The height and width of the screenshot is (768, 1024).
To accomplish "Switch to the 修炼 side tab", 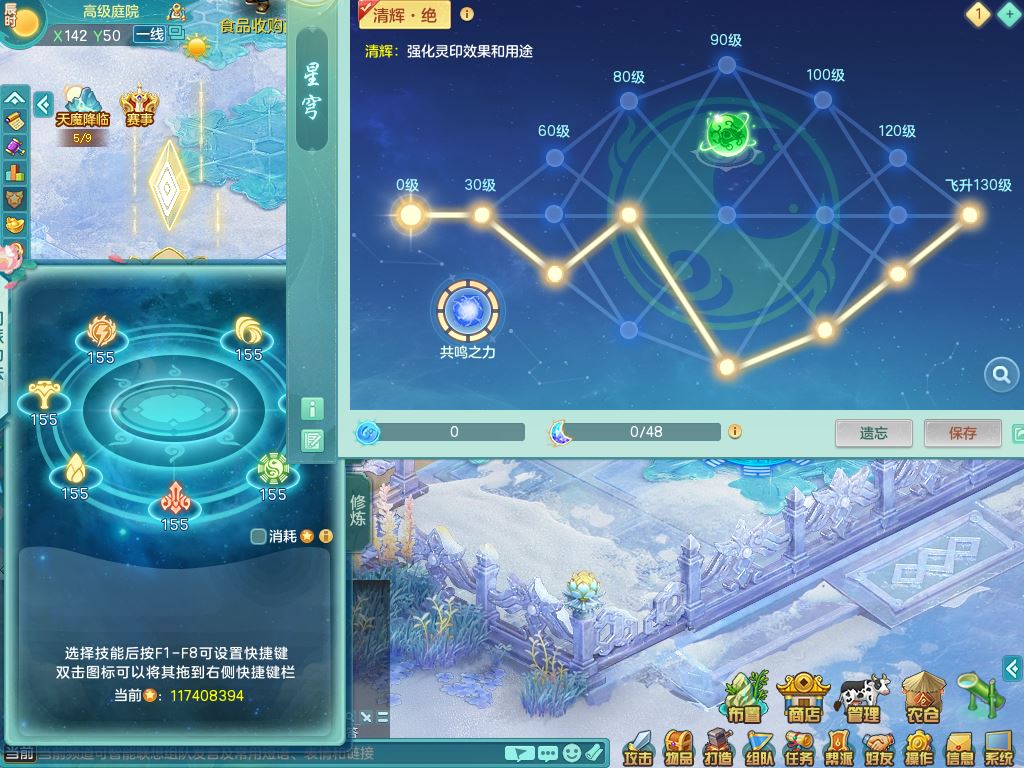I will click(x=357, y=511).
